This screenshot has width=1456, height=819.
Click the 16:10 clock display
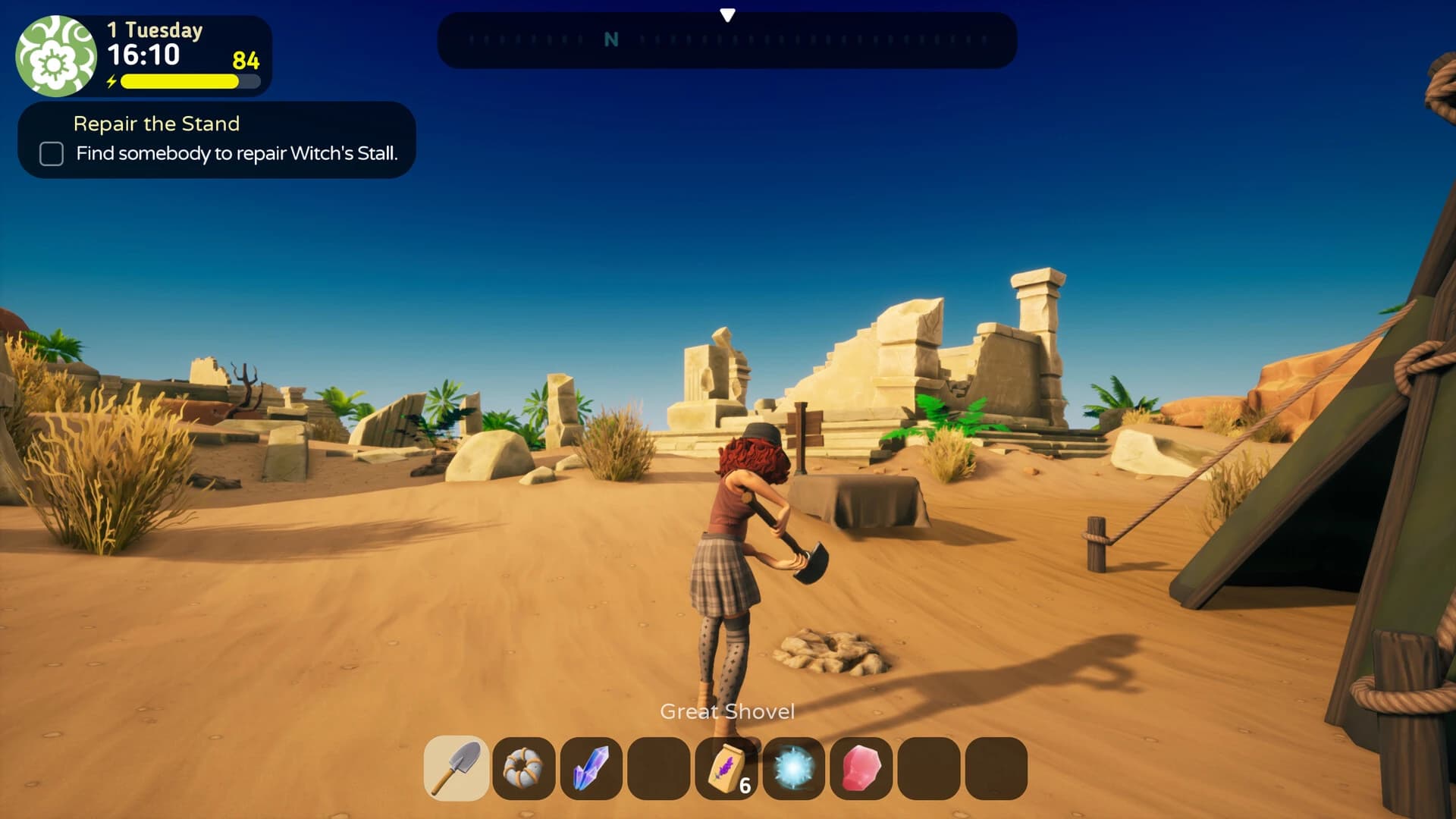click(x=146, y=55)
